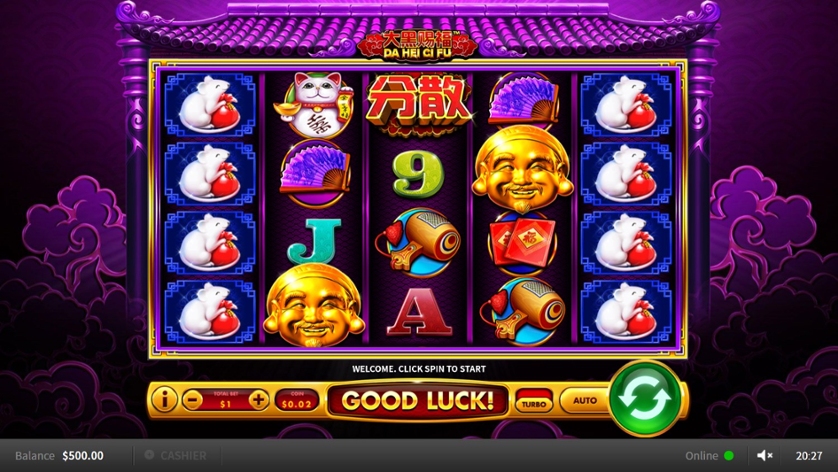Spin the reels with the green button
838x472 pixels.
645,400
